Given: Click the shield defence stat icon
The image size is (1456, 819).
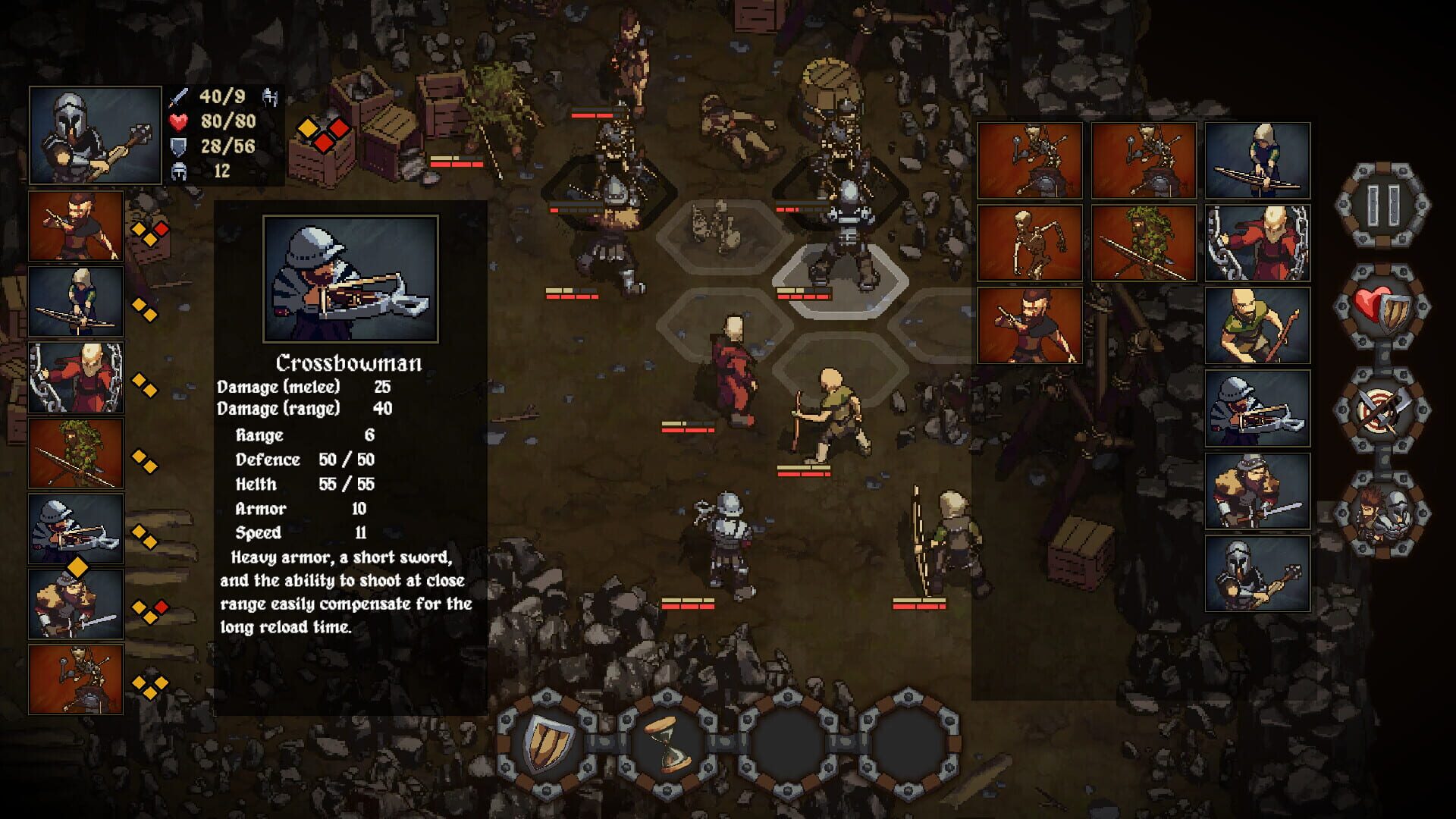Looking at the screenshot, I should 179,147.
